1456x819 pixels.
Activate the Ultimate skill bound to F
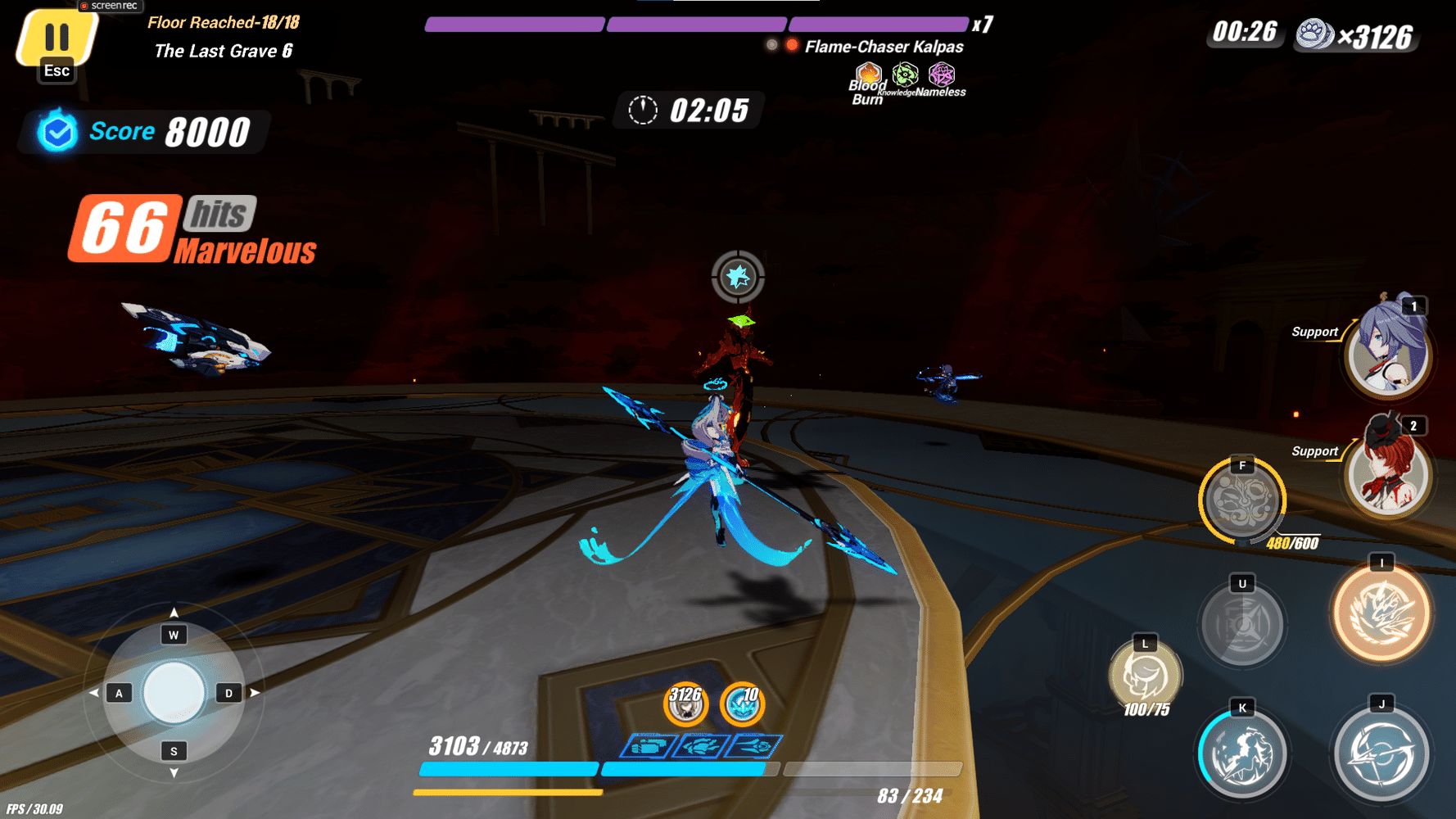click(x=1241, y=500)
